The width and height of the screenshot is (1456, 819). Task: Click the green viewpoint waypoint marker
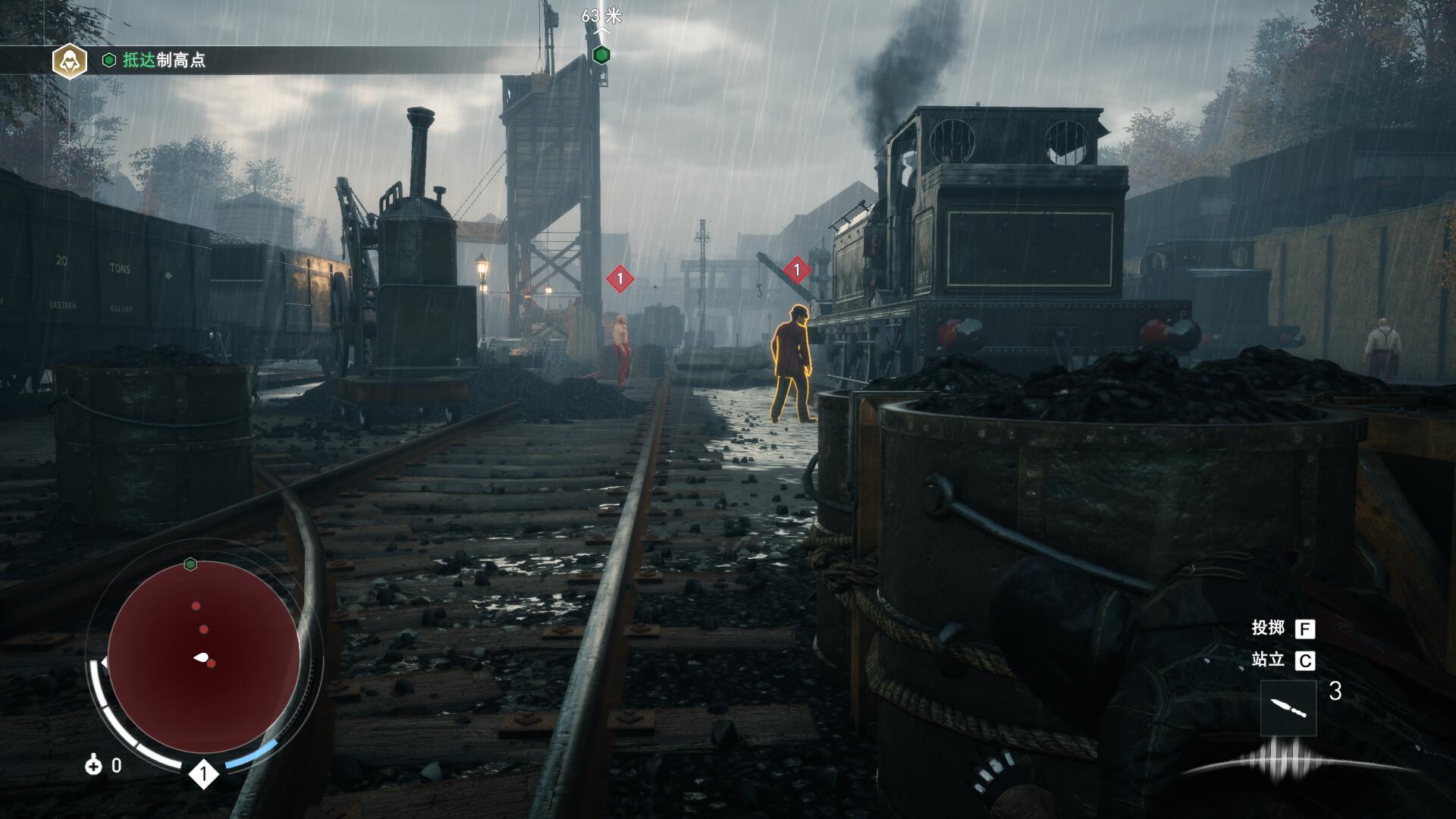click(601, 55)
